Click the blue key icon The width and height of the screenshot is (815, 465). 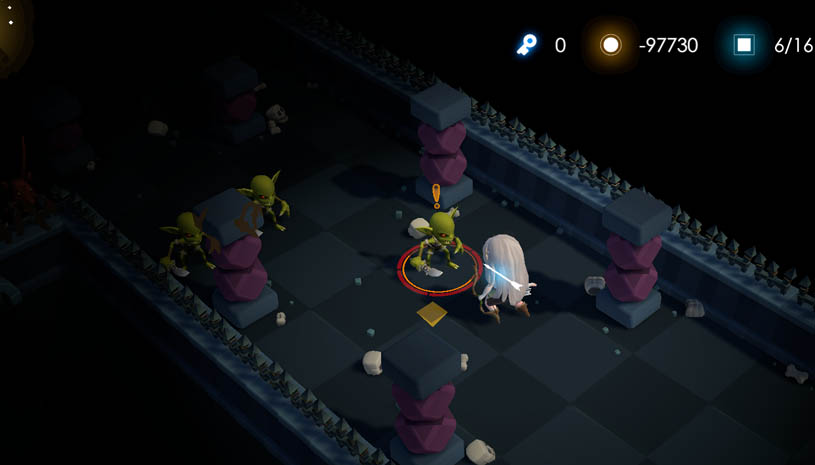pyautogui.click(x=526, y=44)
